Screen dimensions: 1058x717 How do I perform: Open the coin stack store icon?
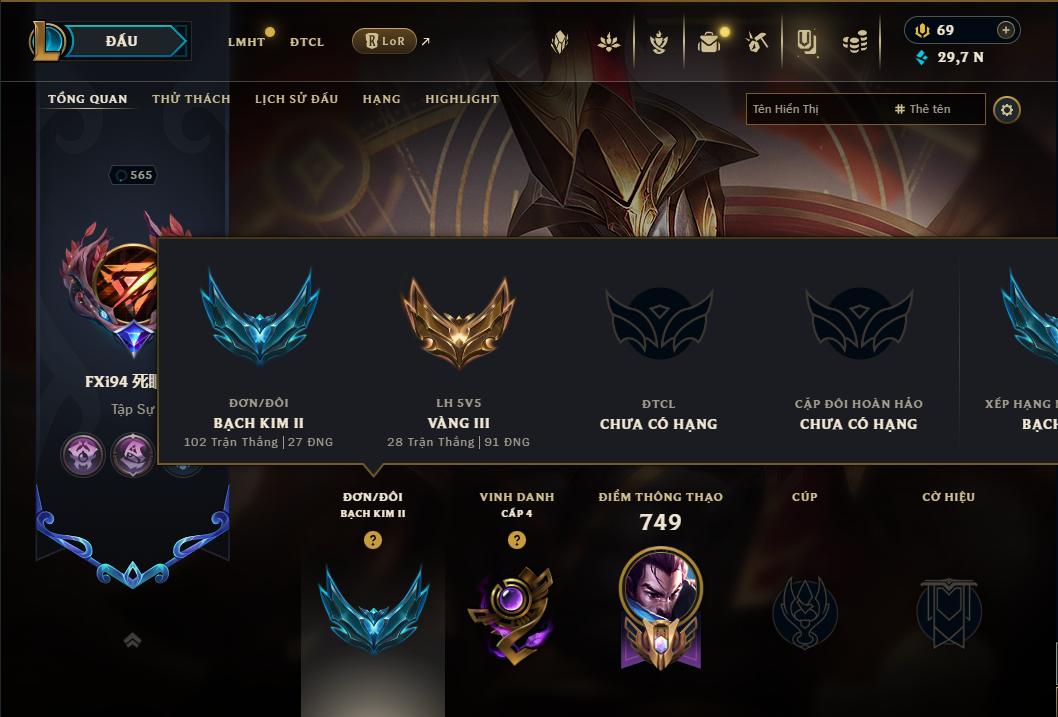(854, 42)
